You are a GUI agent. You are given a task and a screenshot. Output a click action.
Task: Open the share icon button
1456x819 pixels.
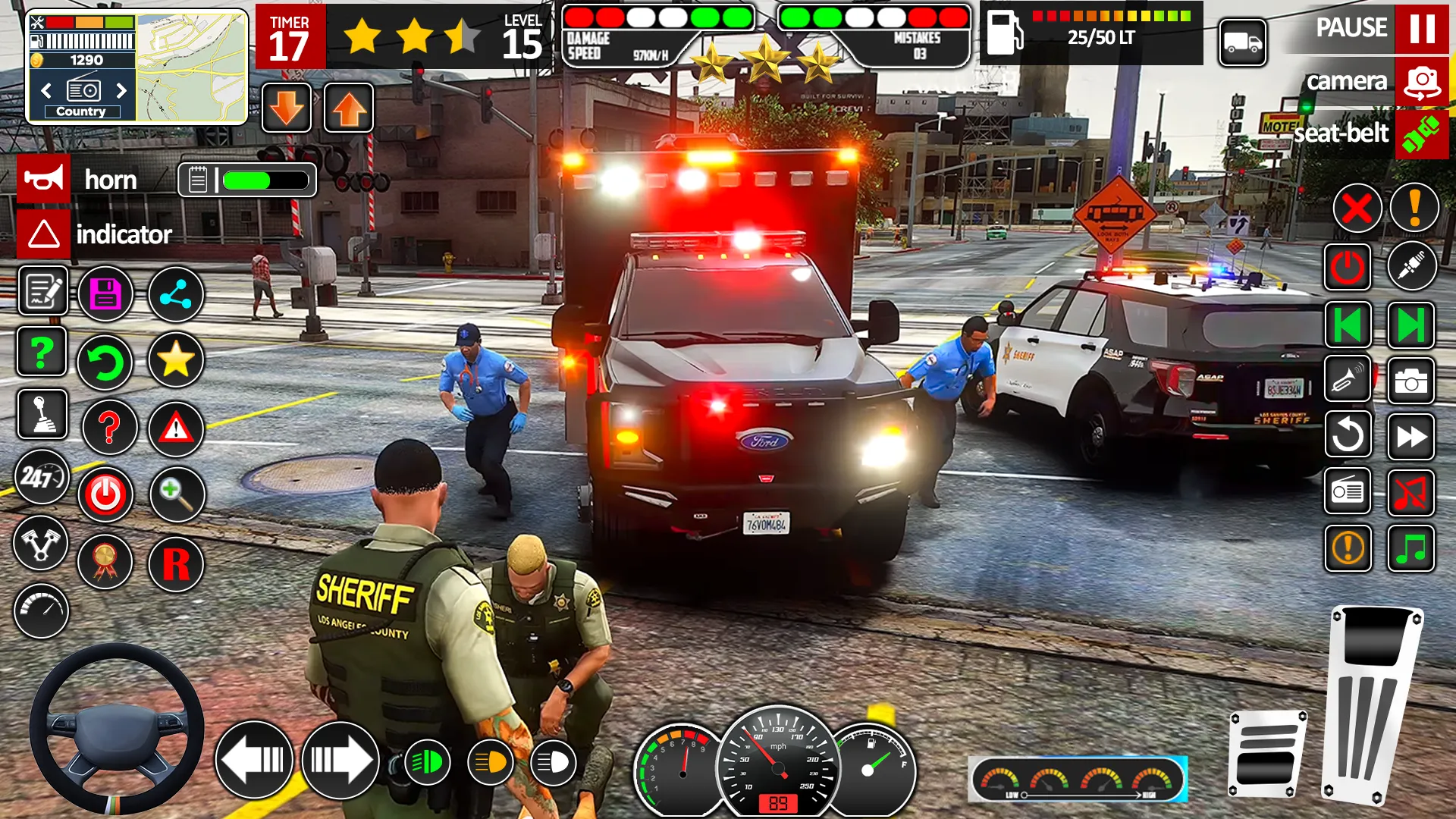tap(176, 293)
